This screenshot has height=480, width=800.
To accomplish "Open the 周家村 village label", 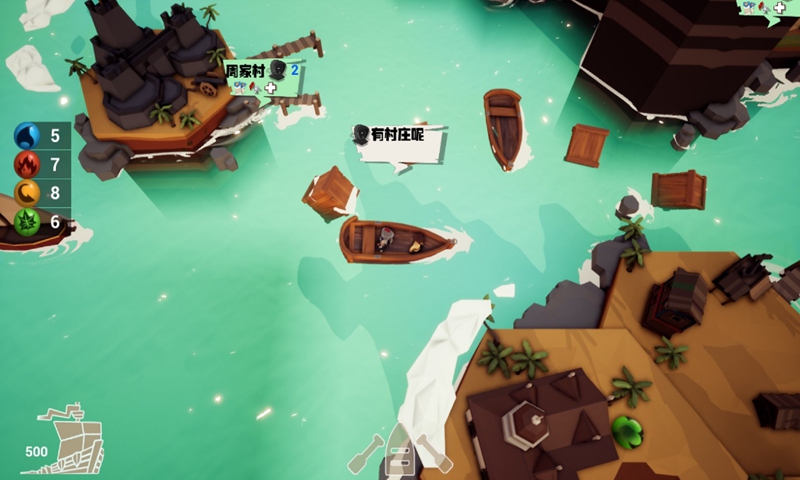I will coord(245,71).
